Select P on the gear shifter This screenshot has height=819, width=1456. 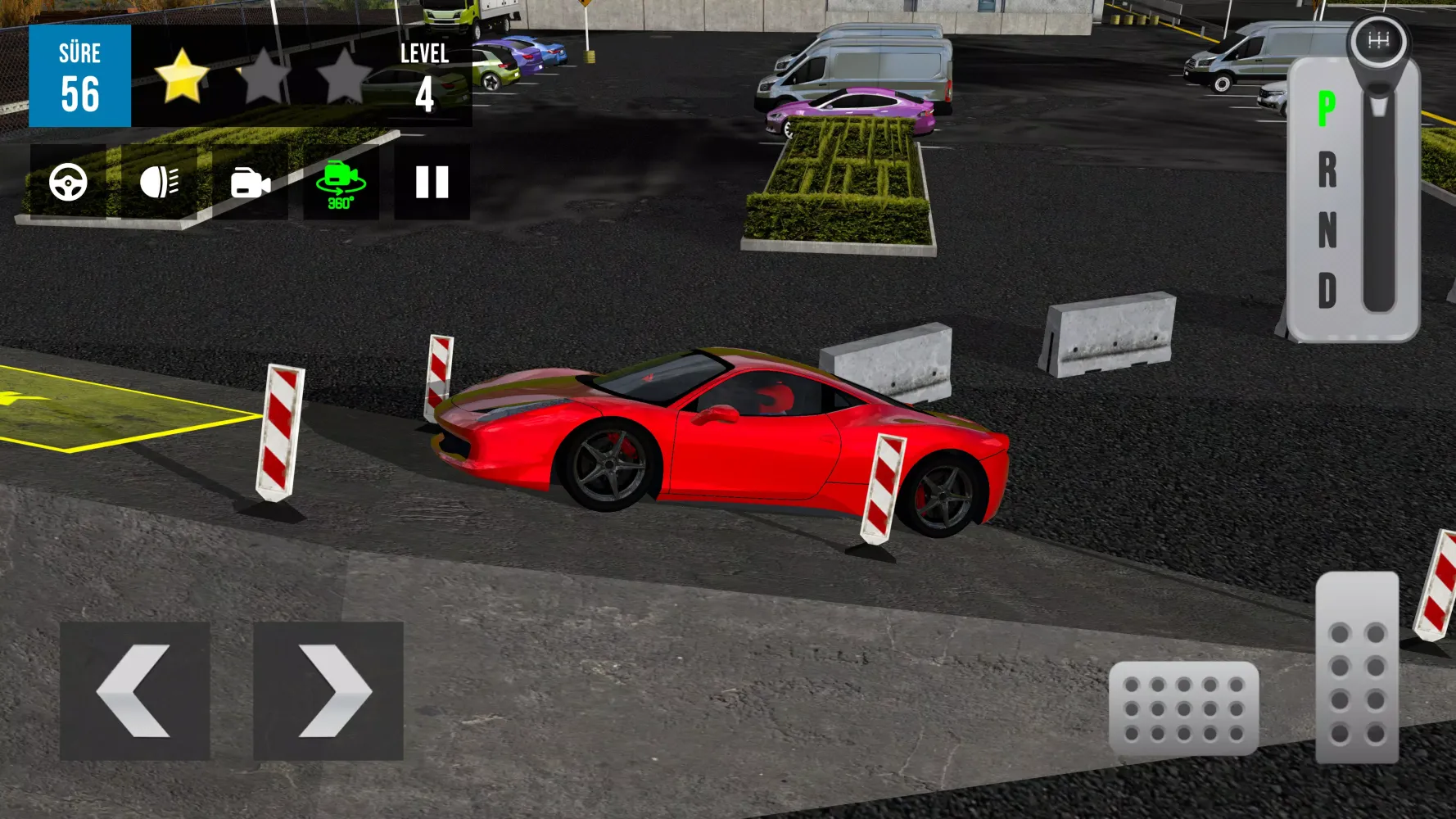tap(1327, 109)
